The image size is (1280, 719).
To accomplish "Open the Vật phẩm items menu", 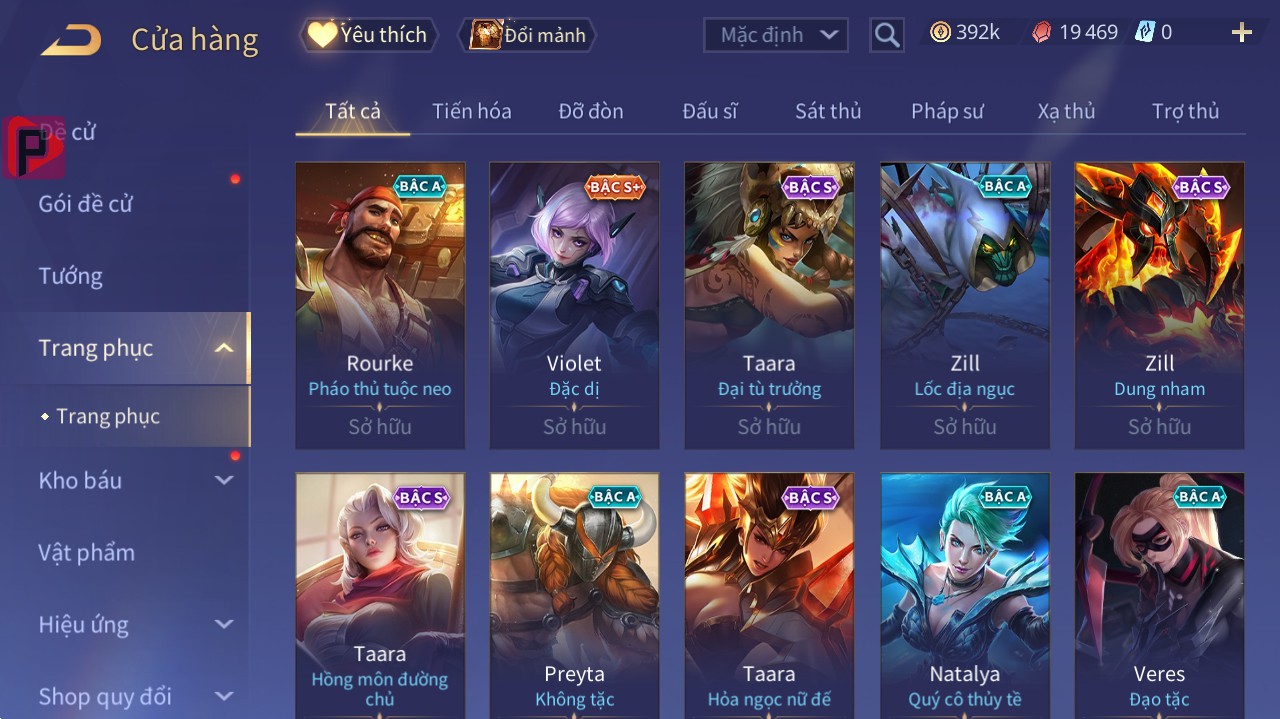I will click(x=86, y=553).
